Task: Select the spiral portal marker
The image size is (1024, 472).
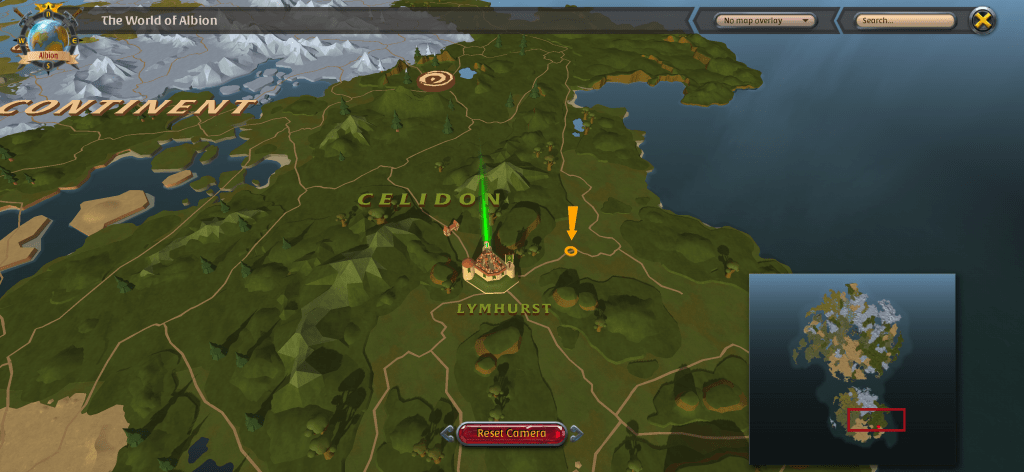Action: click(x=435, y=78)
